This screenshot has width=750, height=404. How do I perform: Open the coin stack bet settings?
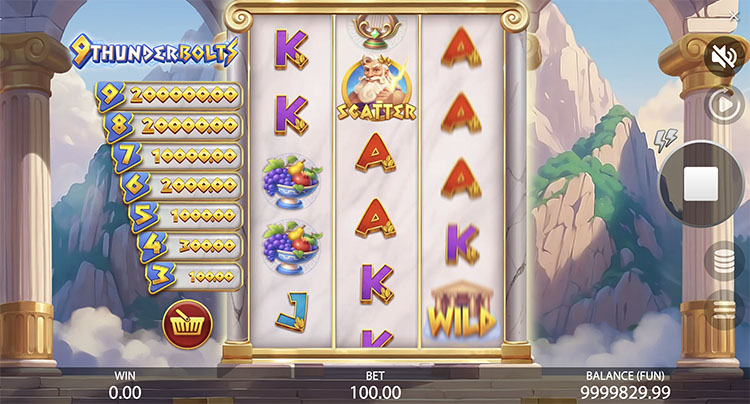click(722, 264)
